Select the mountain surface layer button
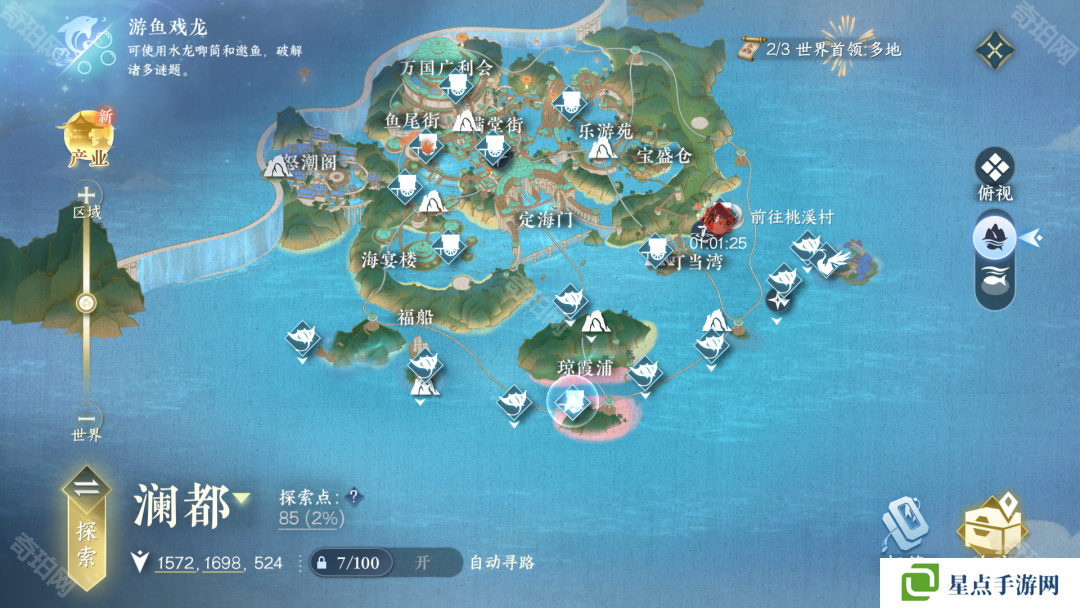This screenshot has width=1080, height=608. (995, 237)
